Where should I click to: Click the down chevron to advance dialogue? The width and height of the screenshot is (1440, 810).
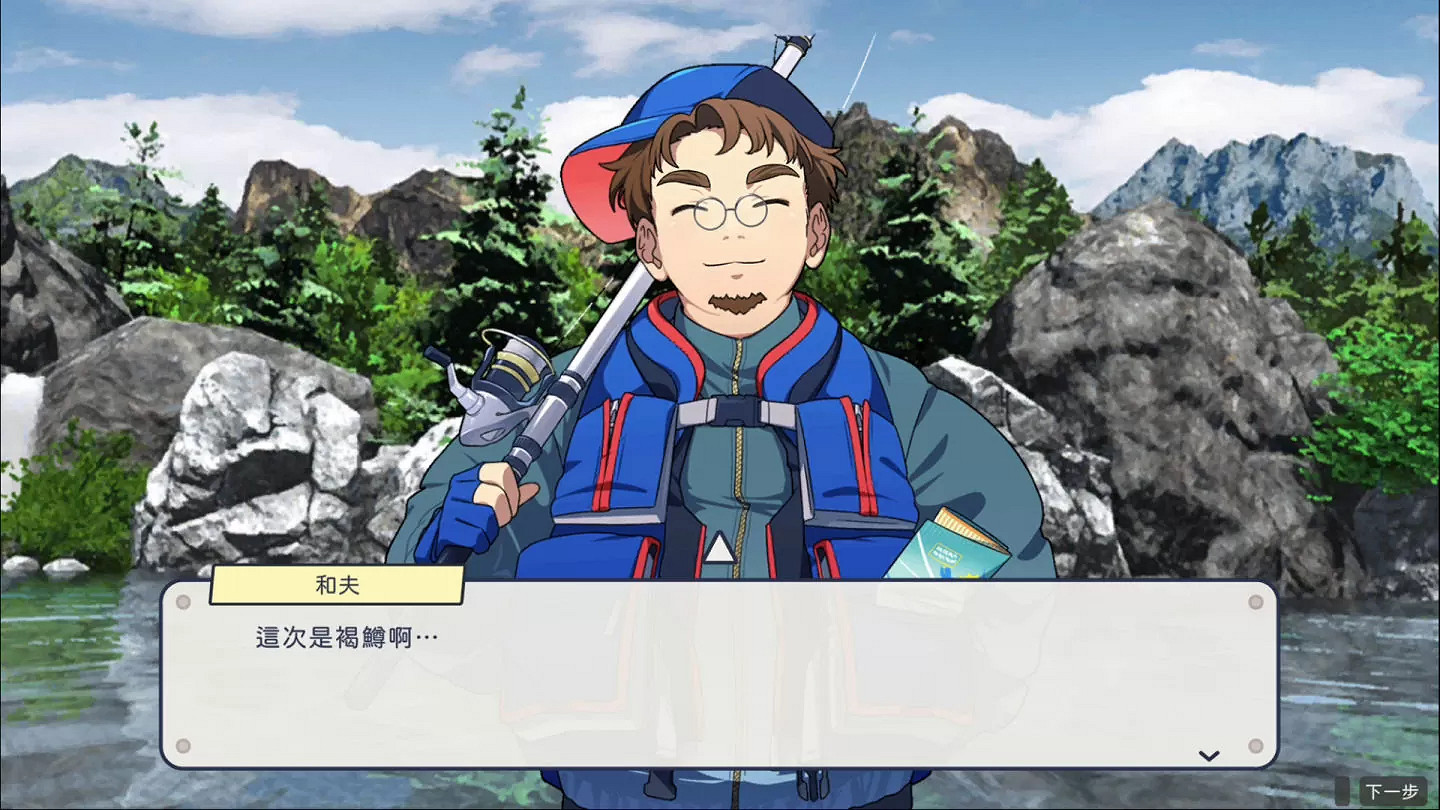coord(1208,757)
